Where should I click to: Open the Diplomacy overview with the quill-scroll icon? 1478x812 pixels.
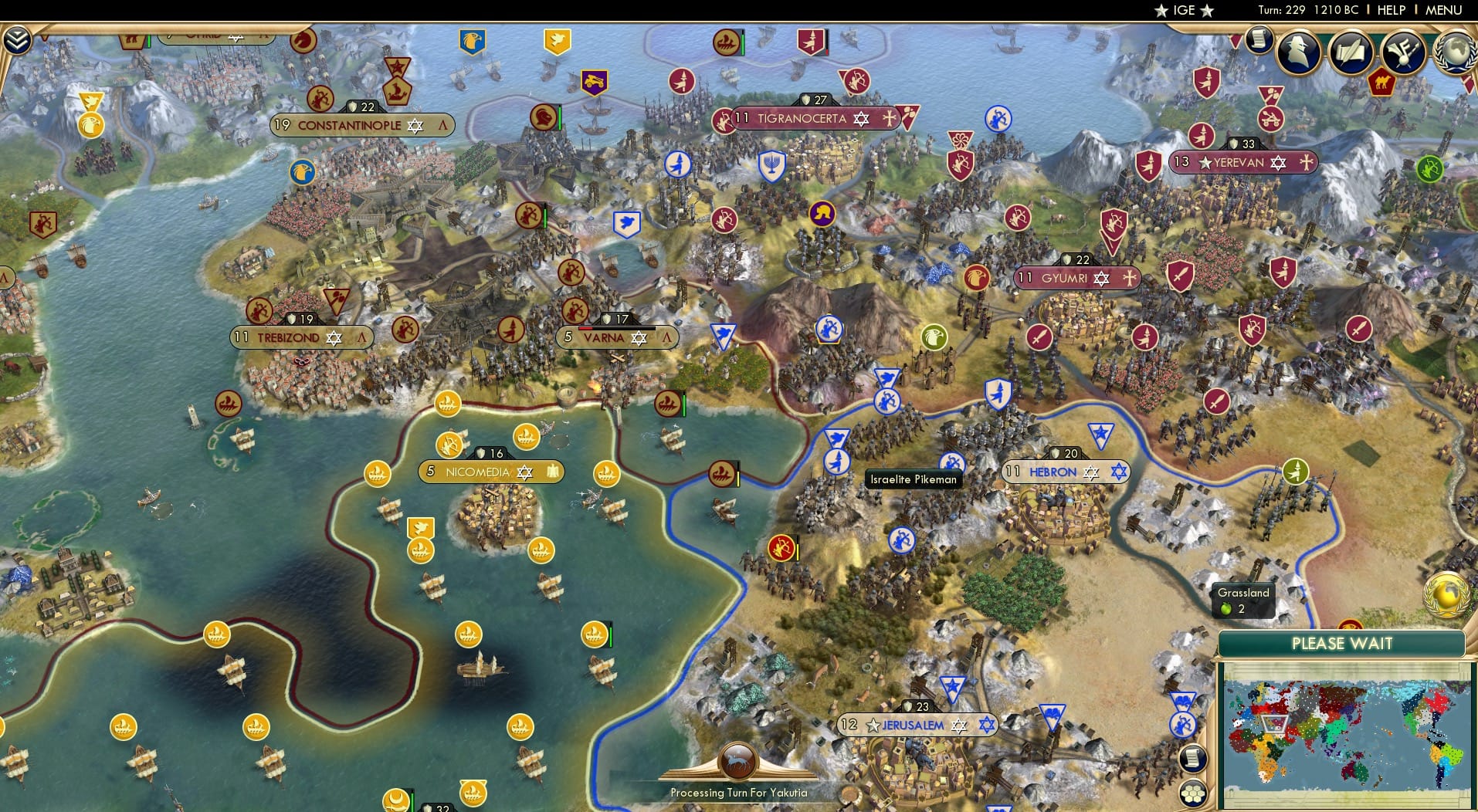coord(1351,52)
